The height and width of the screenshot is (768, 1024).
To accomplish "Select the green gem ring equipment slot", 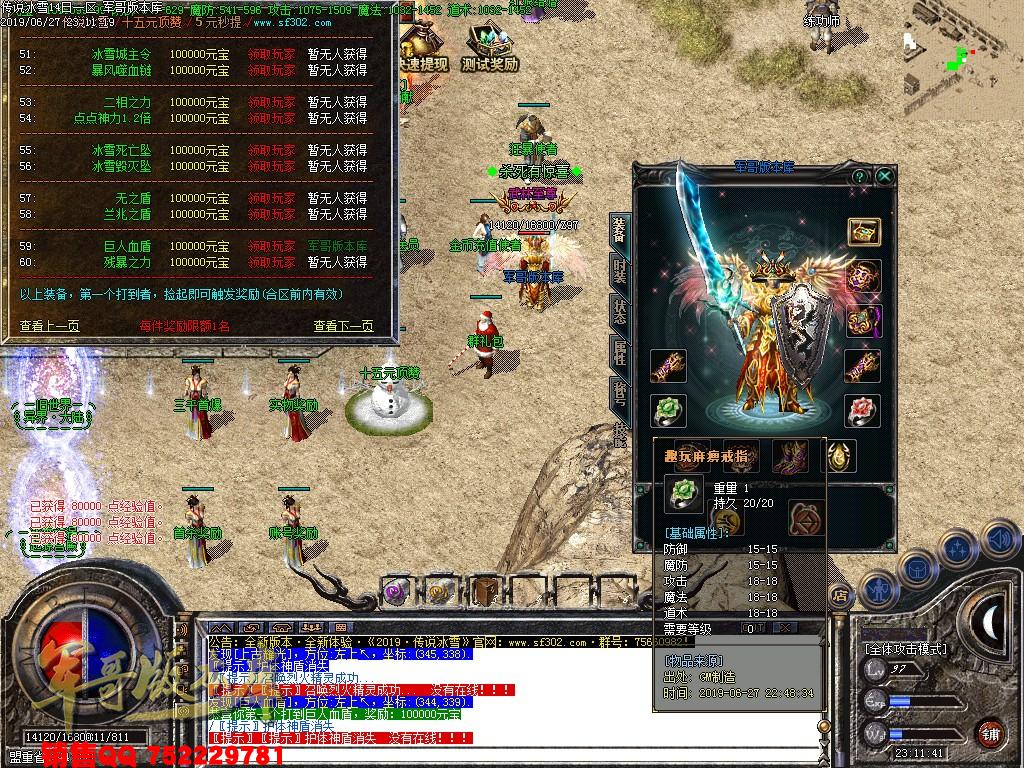I will (667, 411).
